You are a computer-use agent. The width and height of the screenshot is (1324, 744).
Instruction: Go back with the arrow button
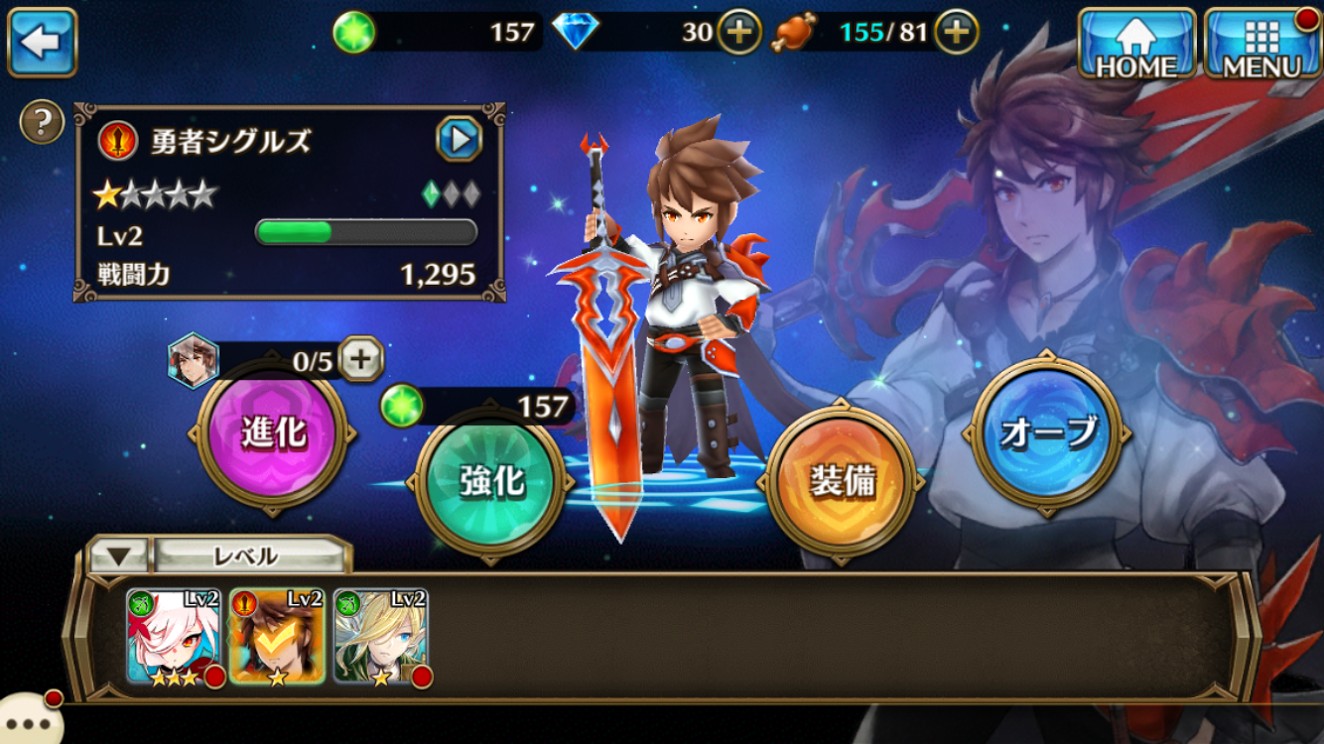coord(42,42)
